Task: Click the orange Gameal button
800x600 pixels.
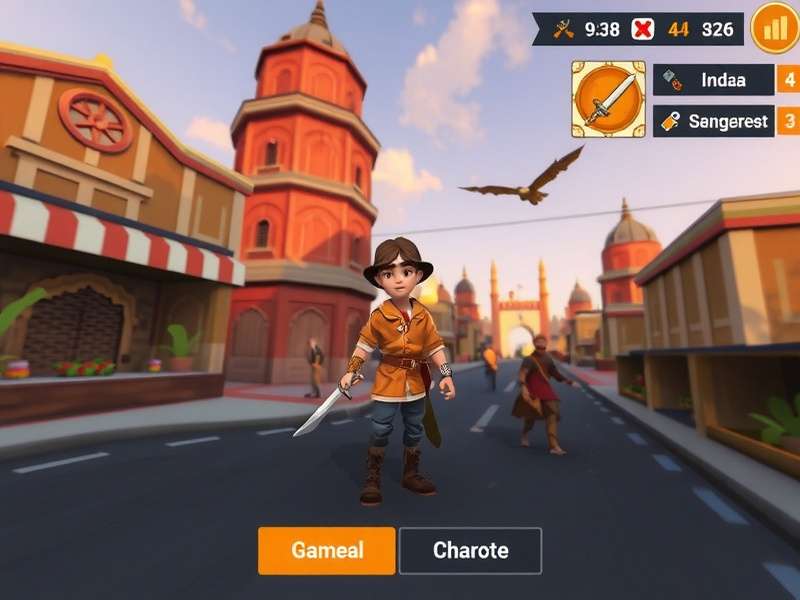Action: point(327,550)
